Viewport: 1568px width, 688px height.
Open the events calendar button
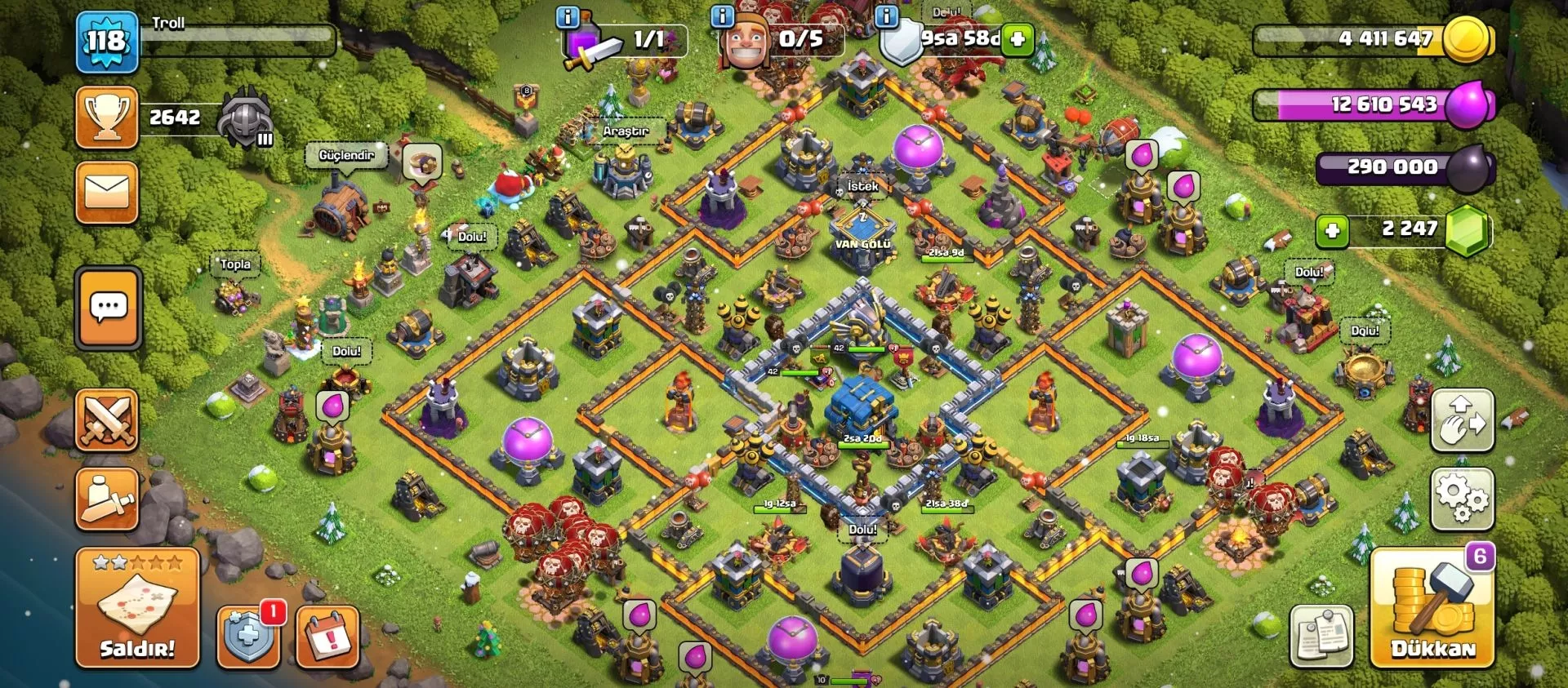[x=327, y=637]
